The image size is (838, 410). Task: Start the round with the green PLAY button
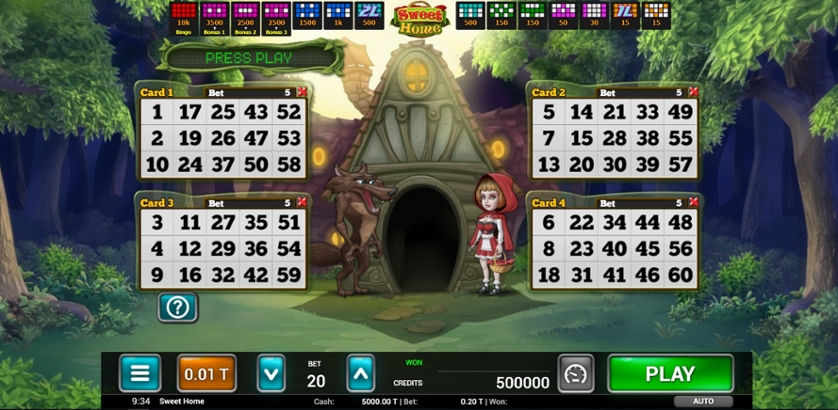coord(670,374)
